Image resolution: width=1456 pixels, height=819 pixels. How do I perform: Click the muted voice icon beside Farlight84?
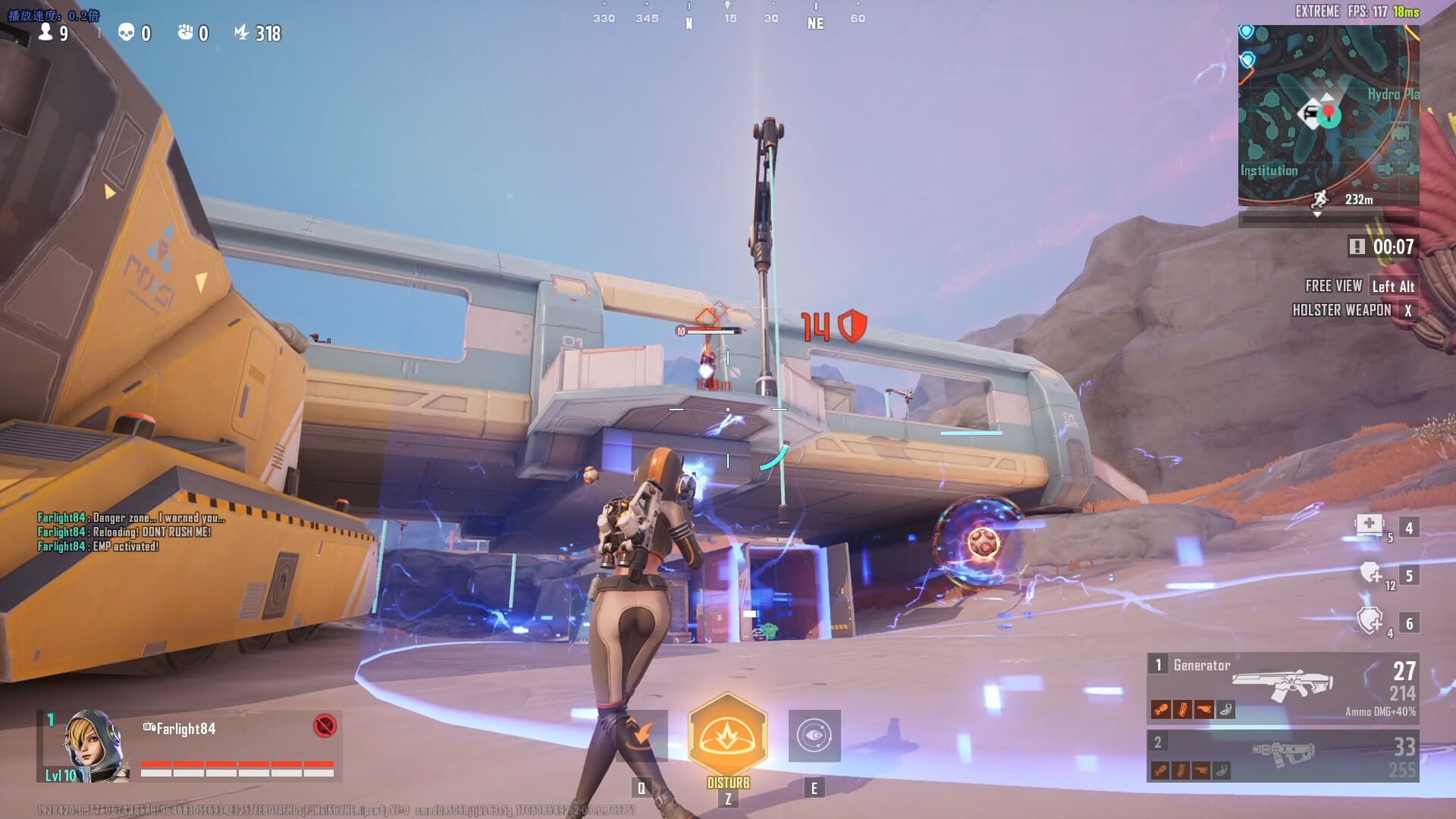(325, 726)
